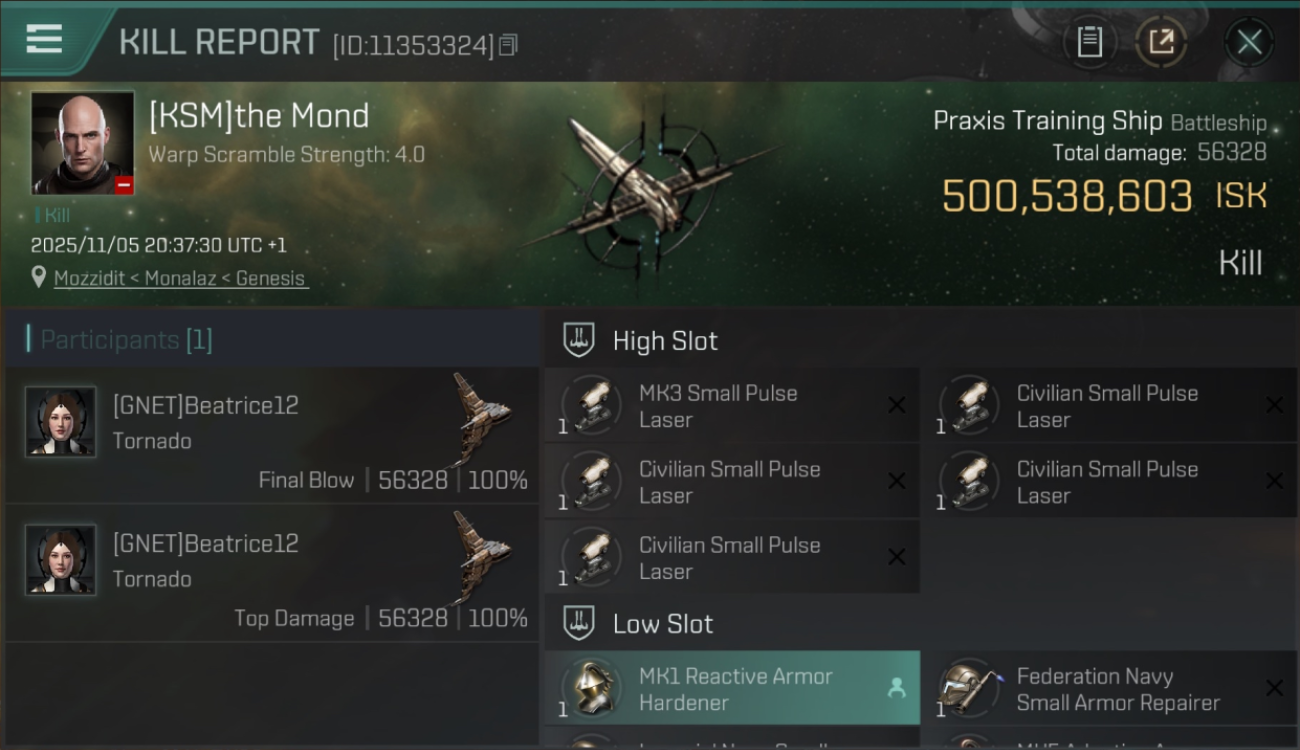Viewport: 1300px width, 750px height.
Task: Select the Kill label under the portrait
Action: 57,215
